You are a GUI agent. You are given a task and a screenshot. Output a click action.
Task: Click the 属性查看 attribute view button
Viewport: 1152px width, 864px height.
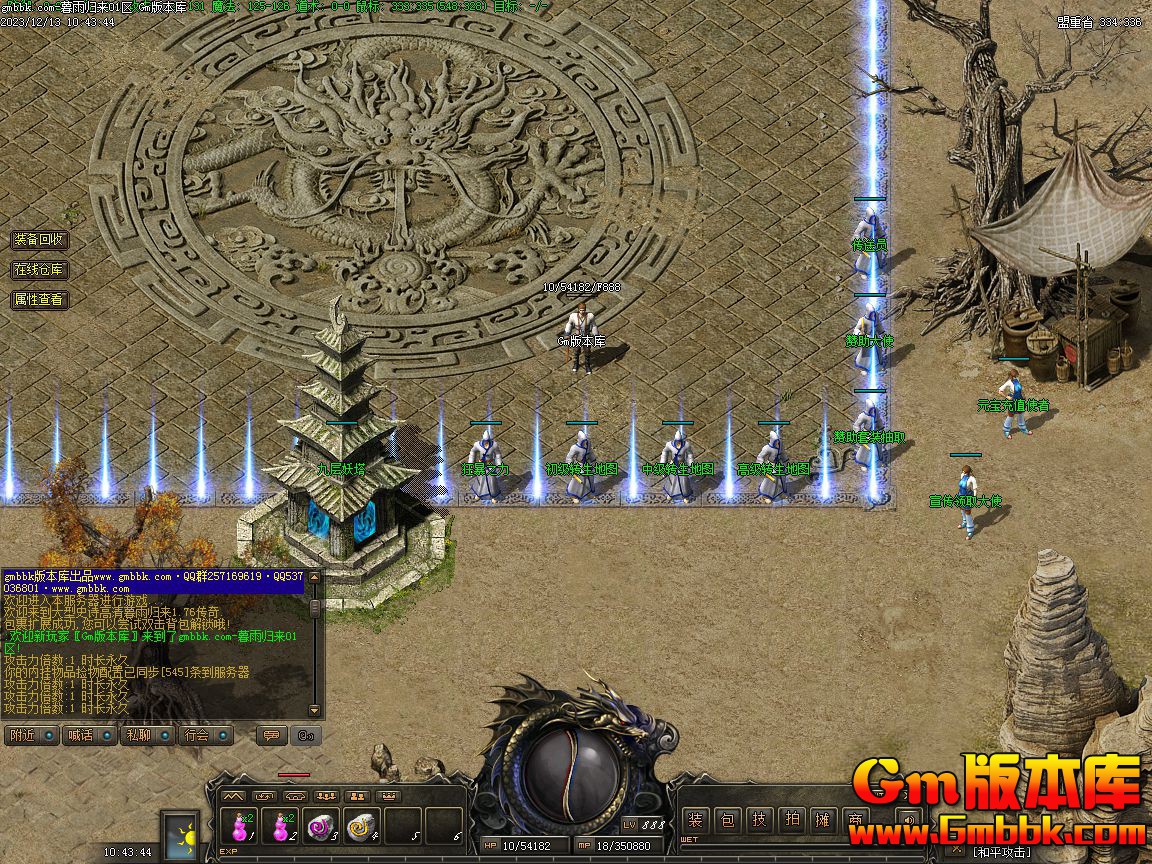tap(40, 299)
